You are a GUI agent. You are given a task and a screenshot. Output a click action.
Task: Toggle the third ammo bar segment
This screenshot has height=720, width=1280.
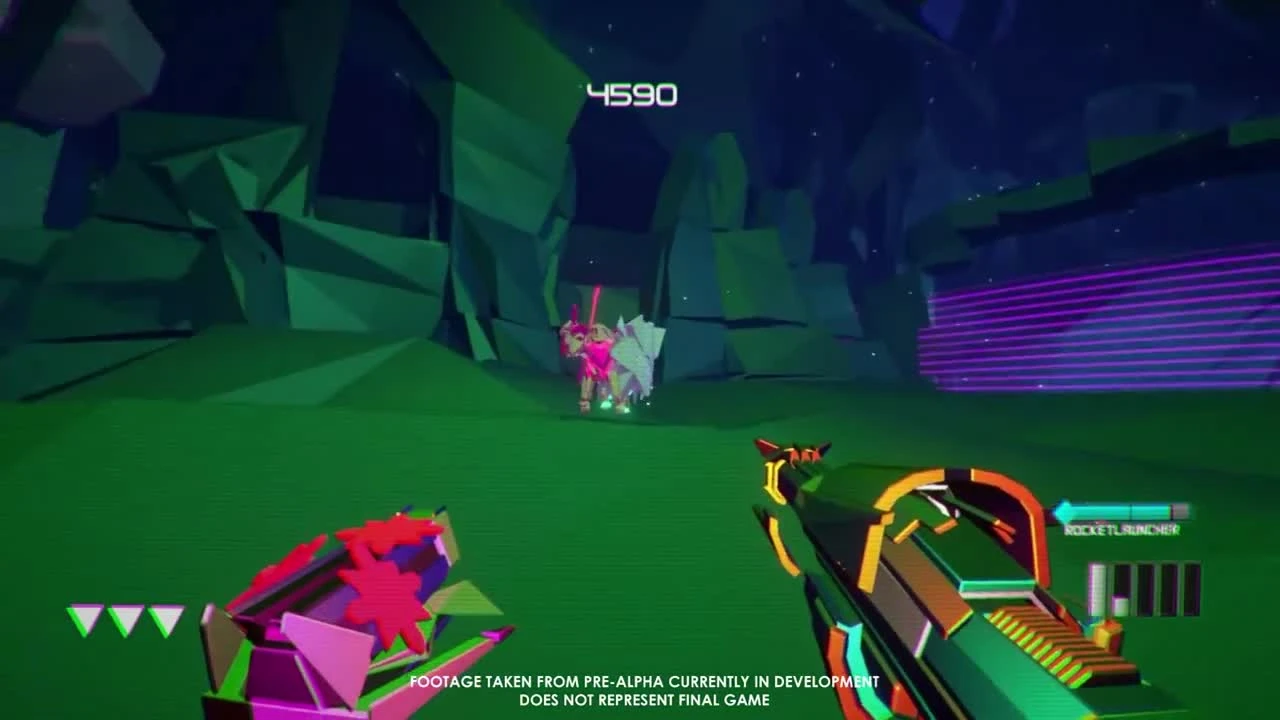(1146, 590)
